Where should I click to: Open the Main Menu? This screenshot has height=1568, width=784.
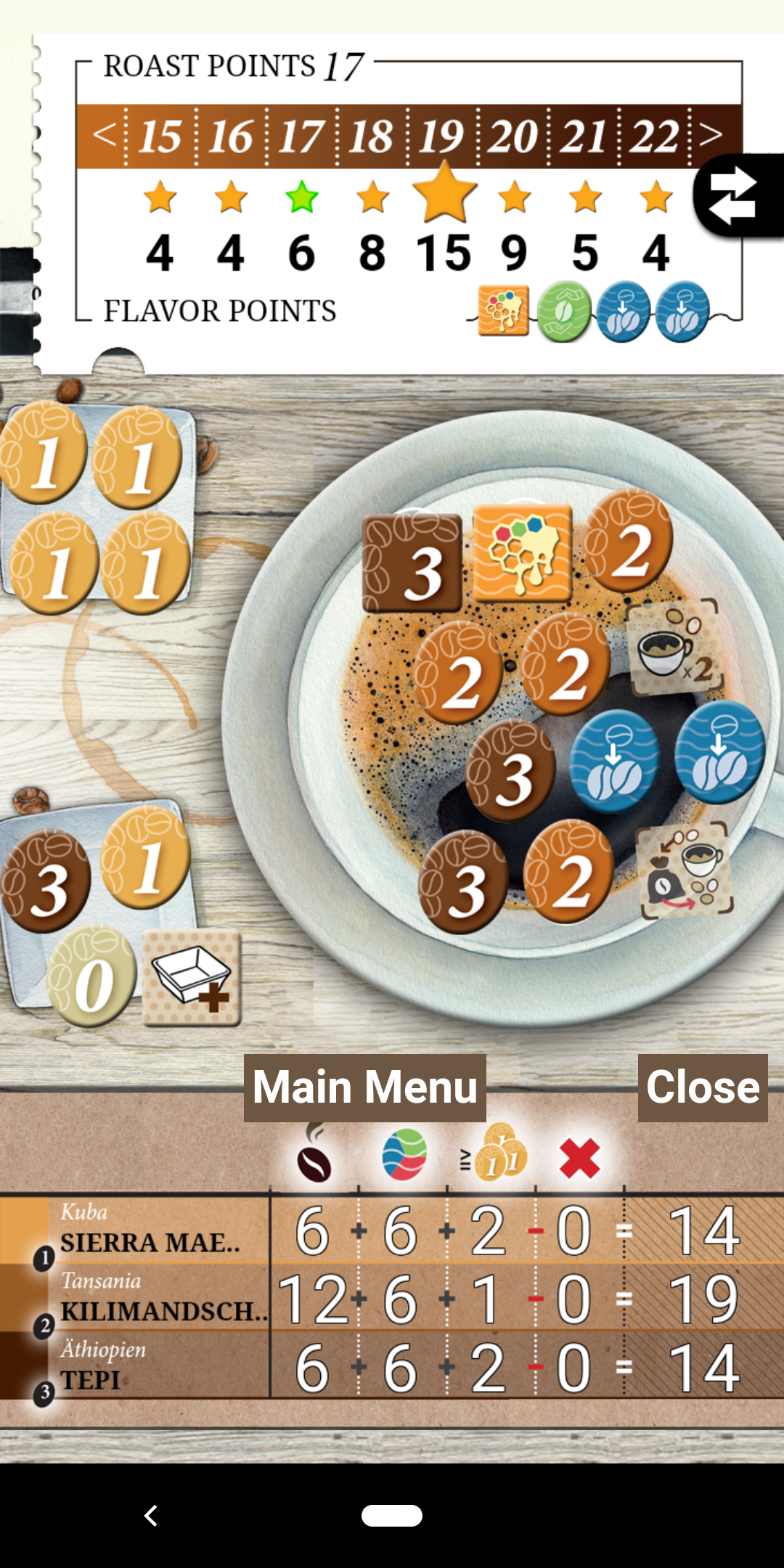point(365,1087)
